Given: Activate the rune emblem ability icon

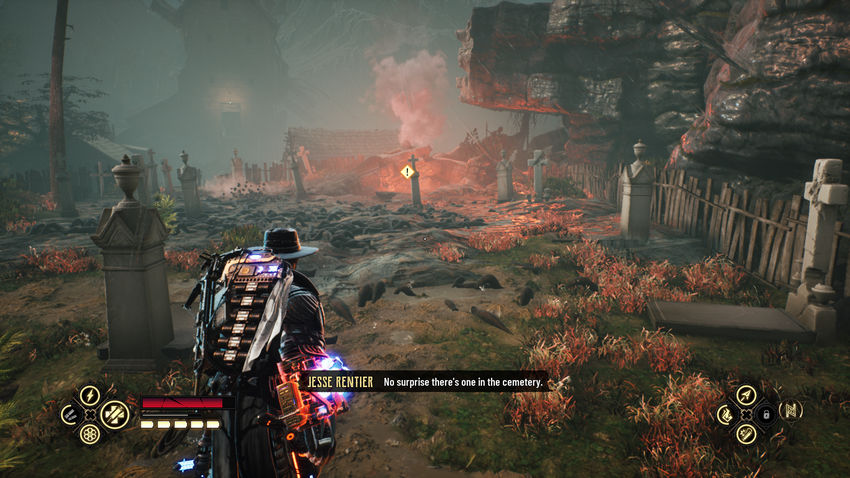Looking at the screenshot, I should [791, 410].
